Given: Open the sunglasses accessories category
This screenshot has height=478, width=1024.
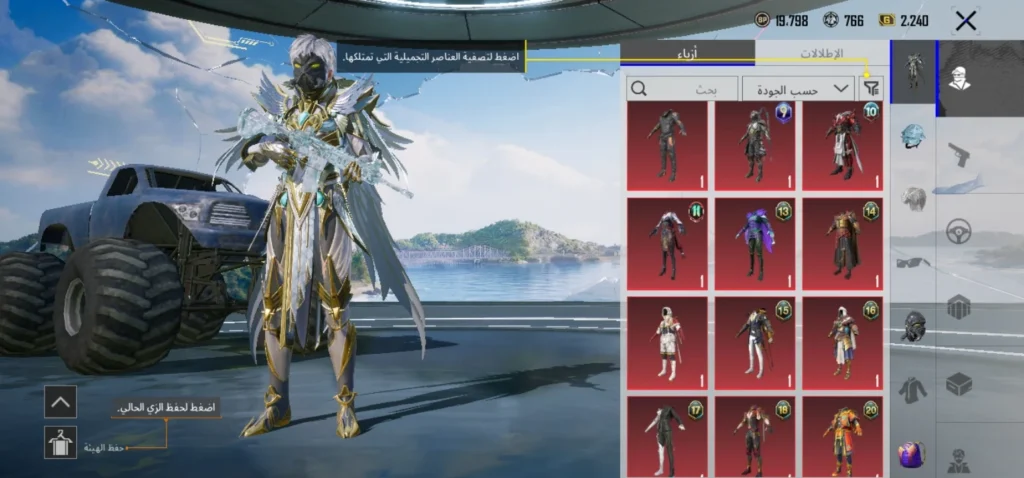Looking at the screenshot, I should [x=912, y=262].
